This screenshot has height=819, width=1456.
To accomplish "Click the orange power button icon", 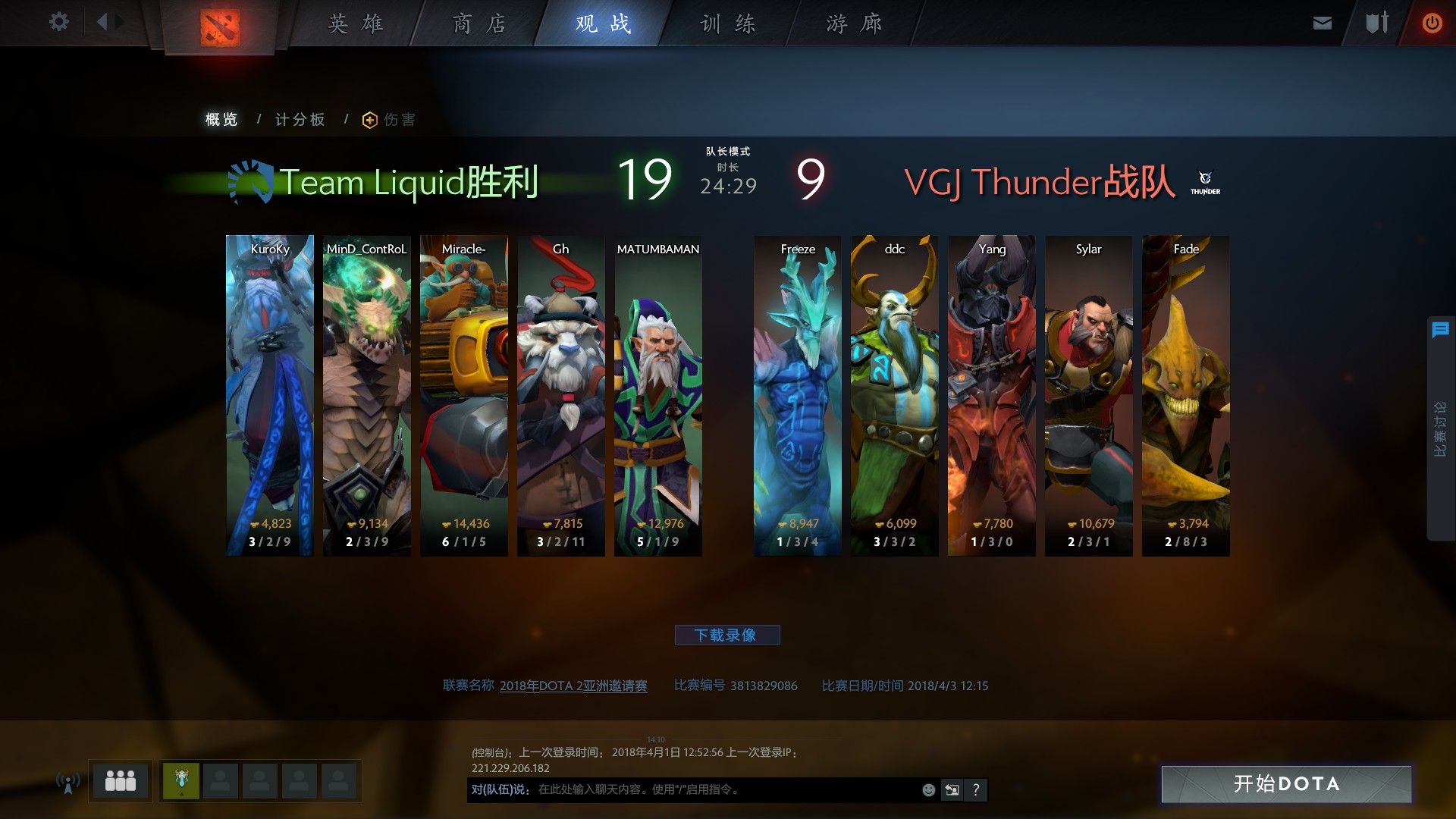I will pyautogui.click(x=1432, y=22).
